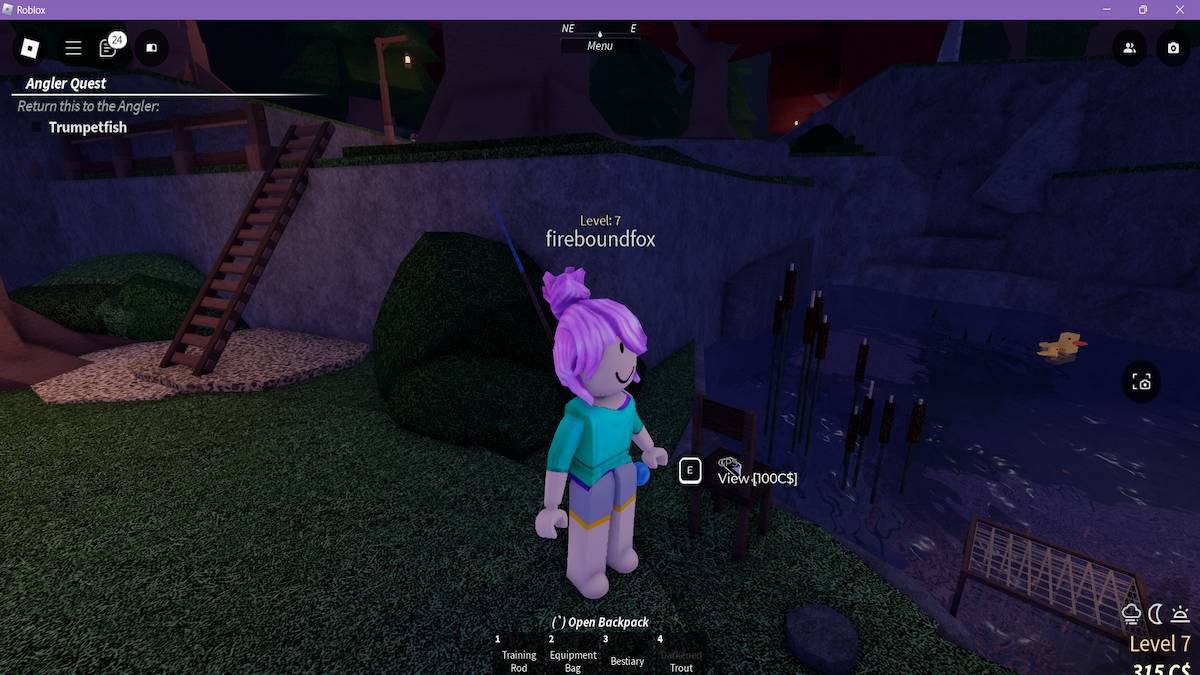Open the players list icon

coord(1129,47)
